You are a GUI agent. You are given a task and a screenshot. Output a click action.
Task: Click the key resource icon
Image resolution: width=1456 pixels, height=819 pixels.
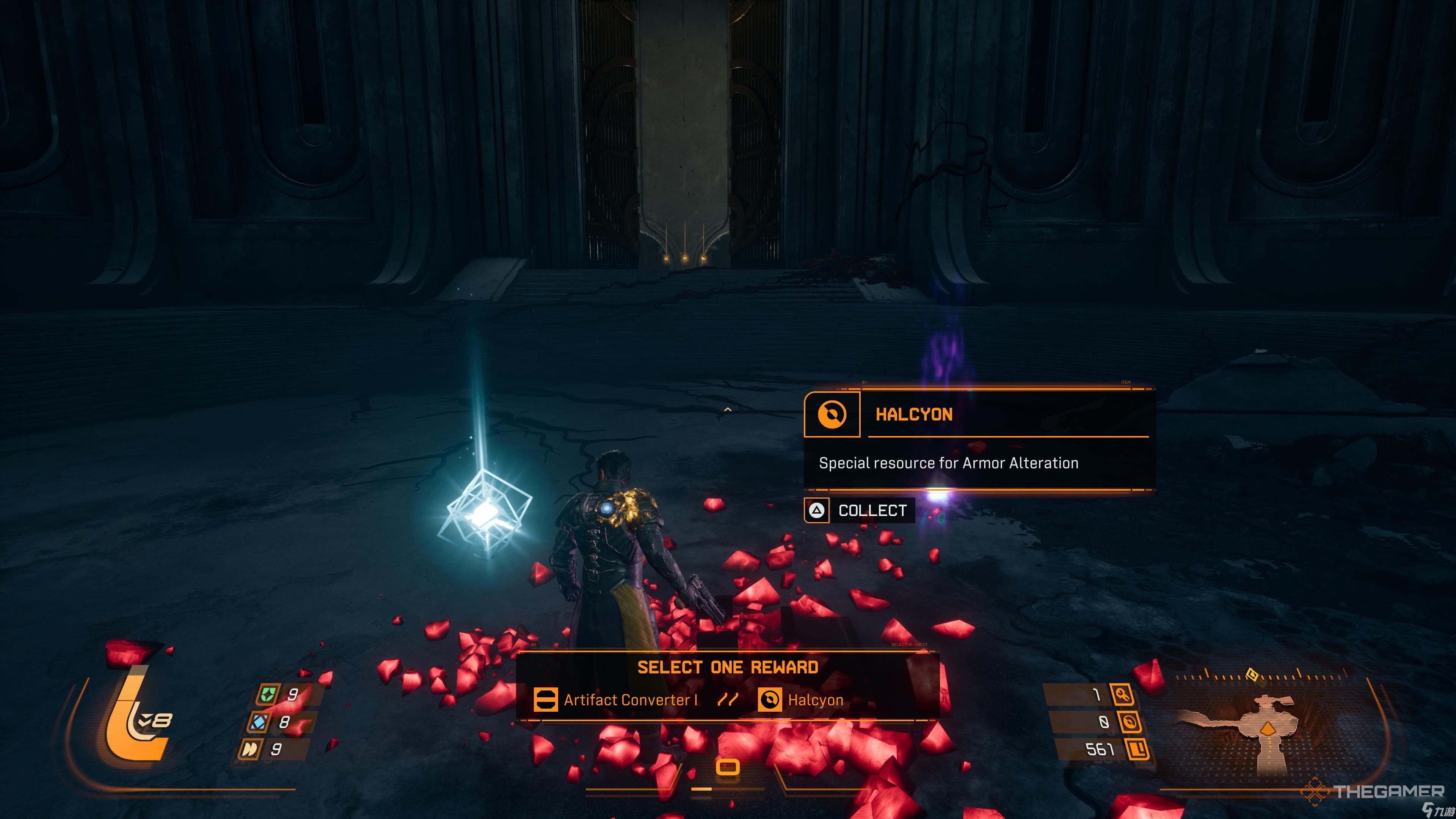[x=1122, y=694]
